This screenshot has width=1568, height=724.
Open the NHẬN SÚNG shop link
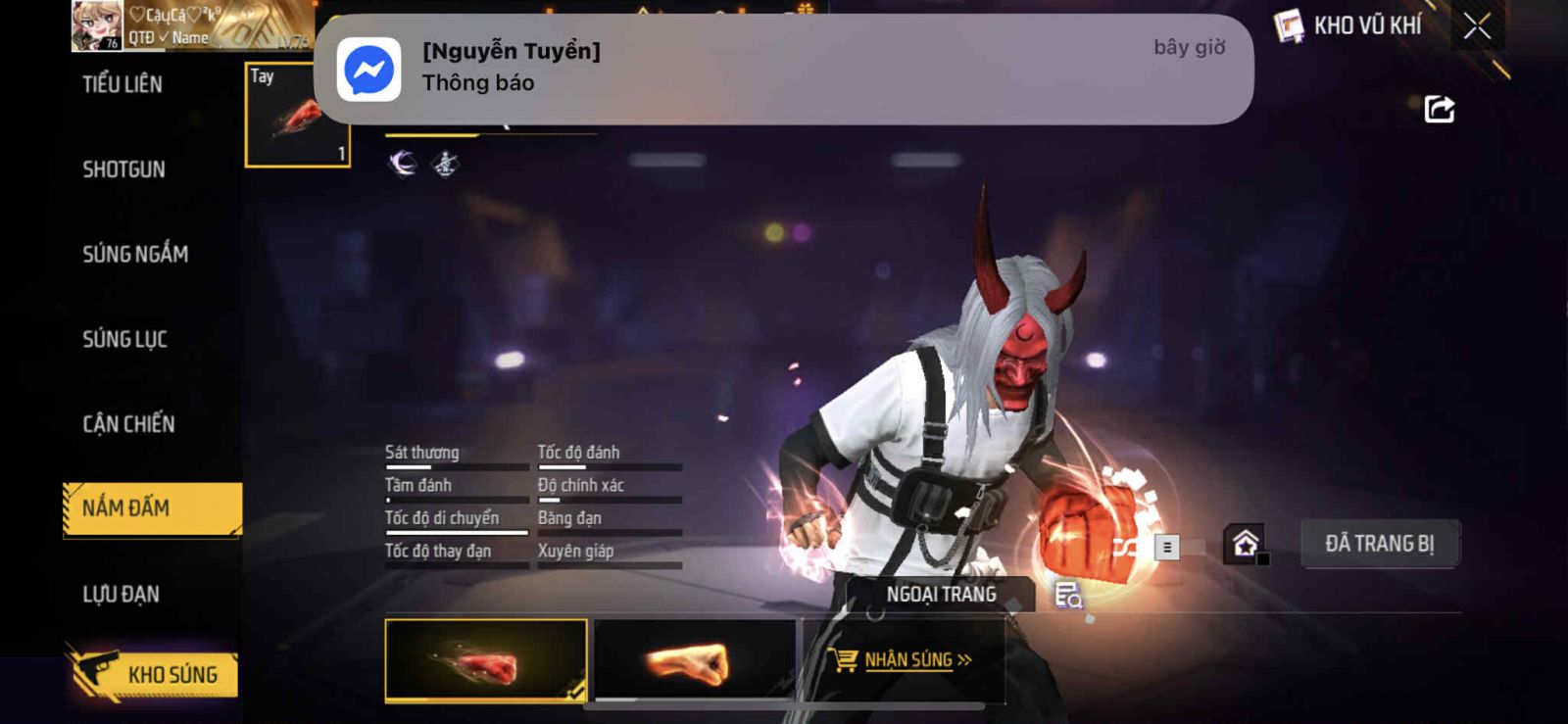tap(902, 660)
